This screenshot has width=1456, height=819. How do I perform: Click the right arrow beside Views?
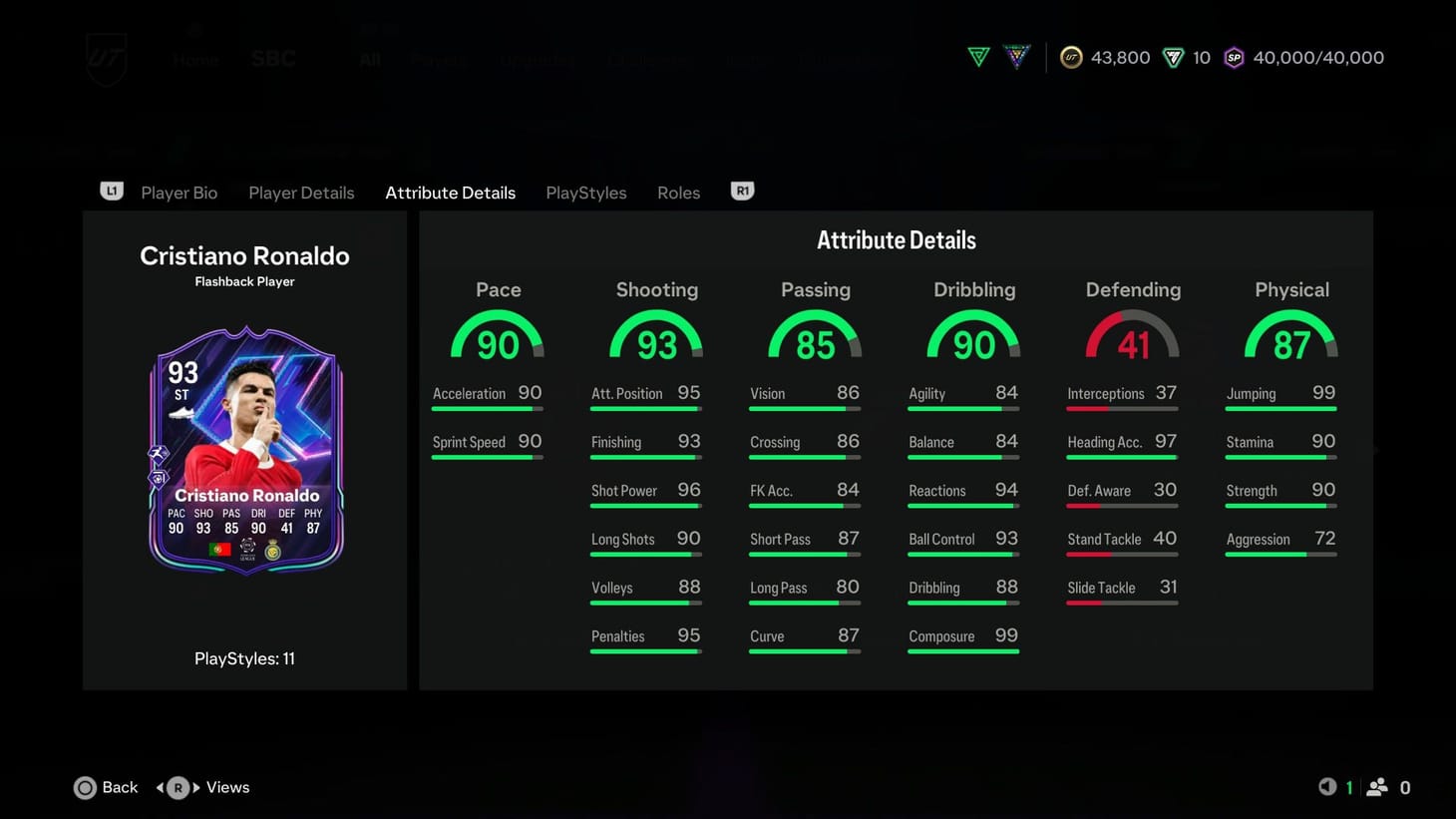(193, 787)
